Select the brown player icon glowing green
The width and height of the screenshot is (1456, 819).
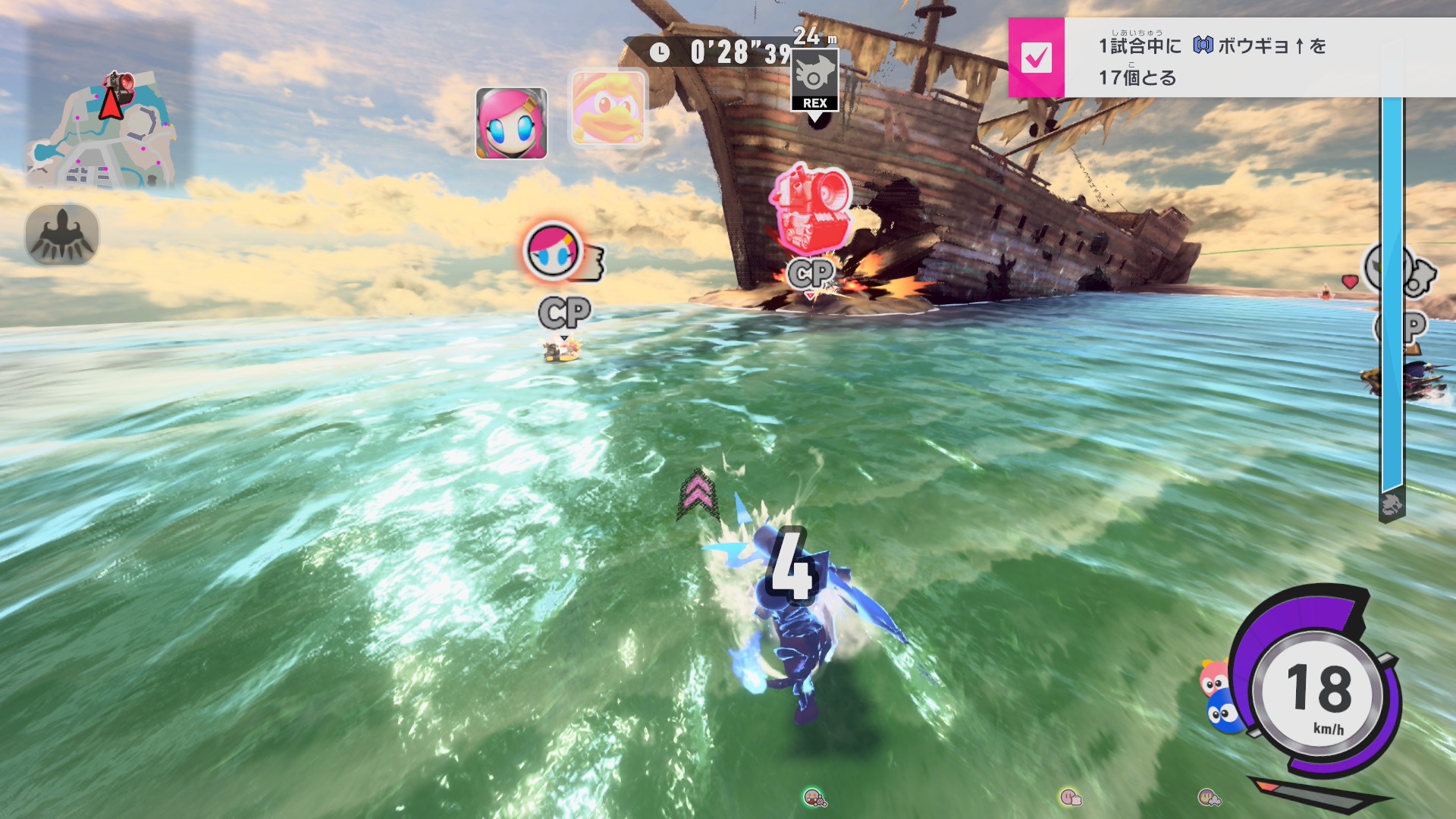click(x=814, y=797)
